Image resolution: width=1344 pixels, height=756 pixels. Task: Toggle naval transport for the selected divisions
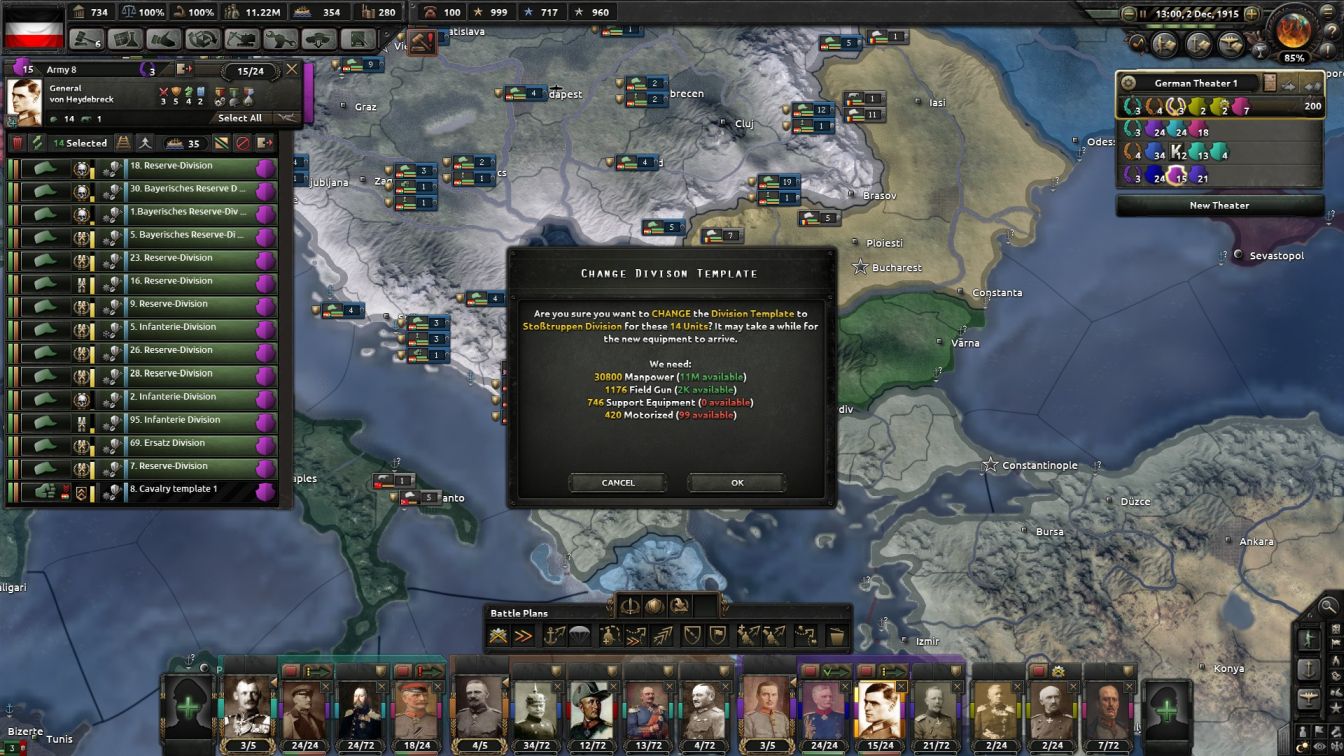173,143
